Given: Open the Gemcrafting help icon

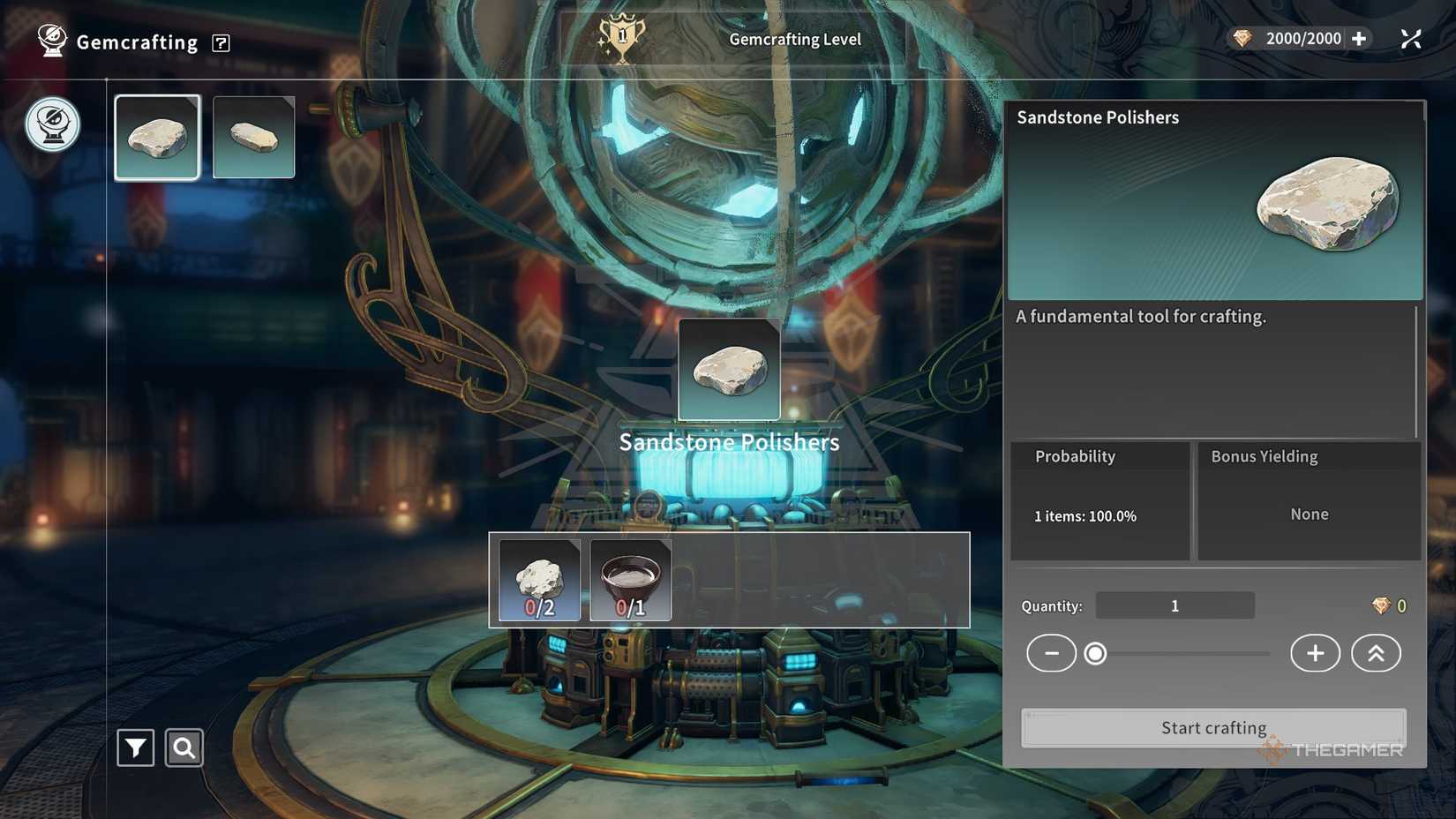Looking at the screenshot, I should point(221,42).
